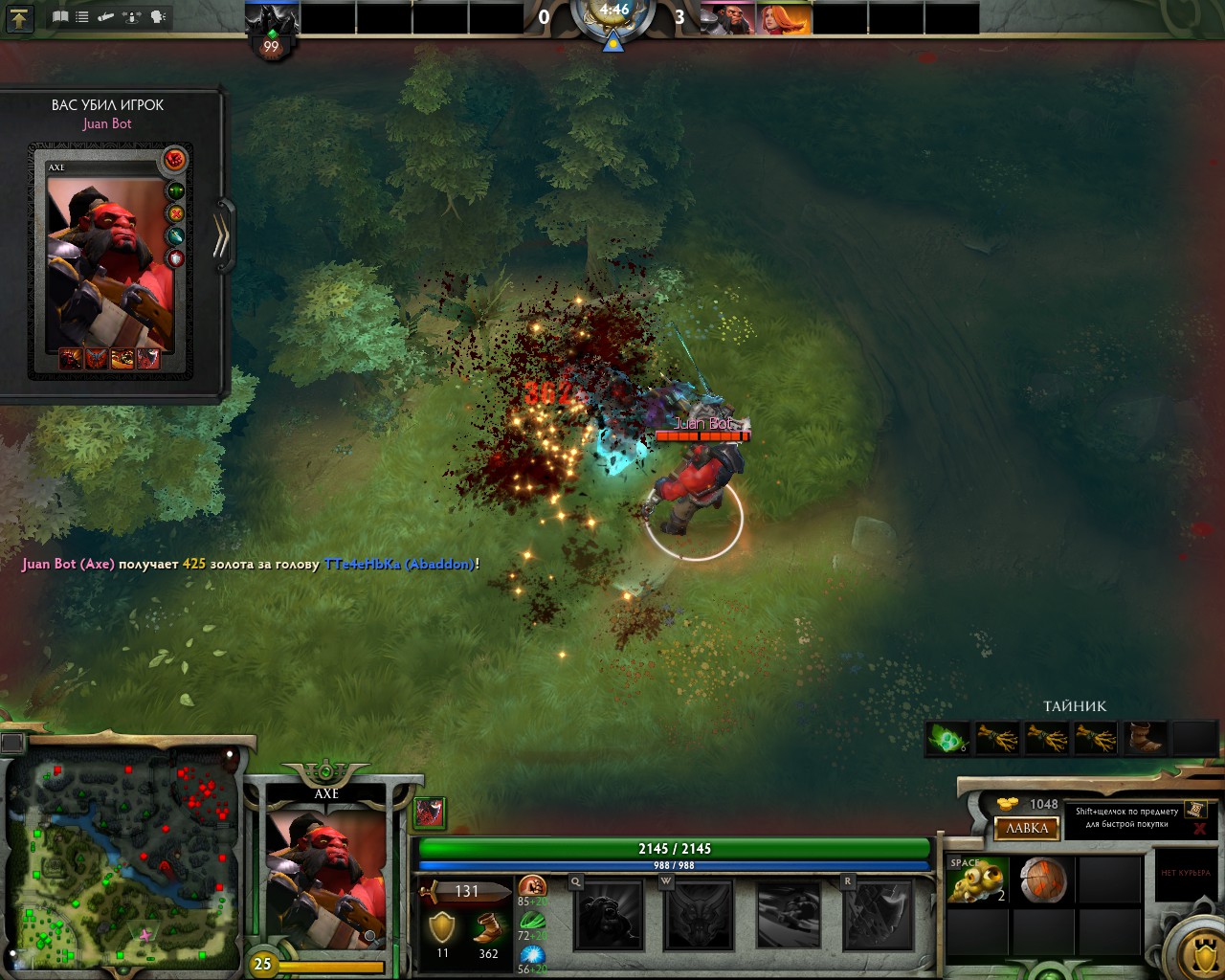Open the list icon in top bar
This screenshot has height=980, width=1225.
pyautogui.click(x=82, y=16)
